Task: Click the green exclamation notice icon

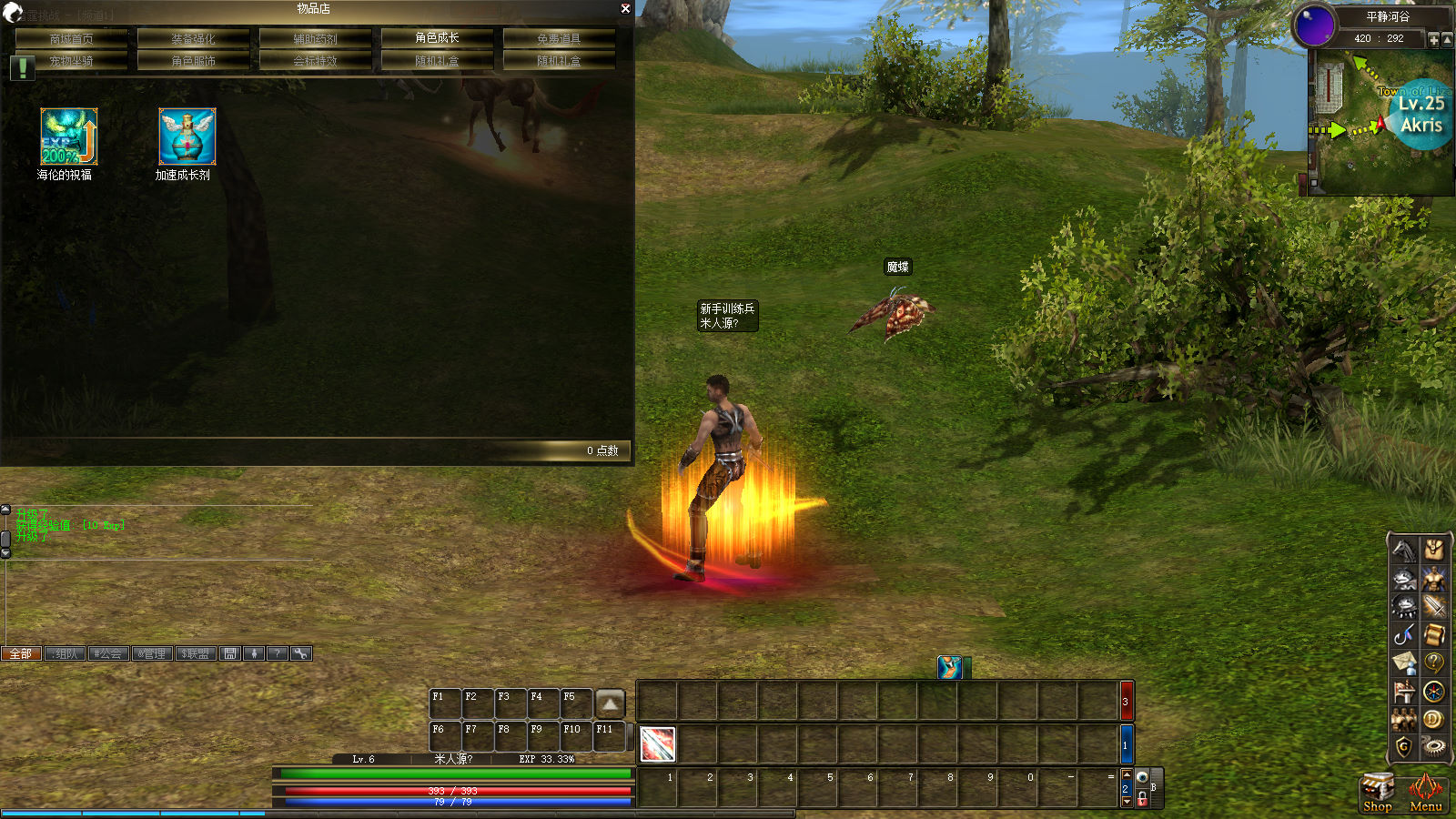Action: [22, 67]
